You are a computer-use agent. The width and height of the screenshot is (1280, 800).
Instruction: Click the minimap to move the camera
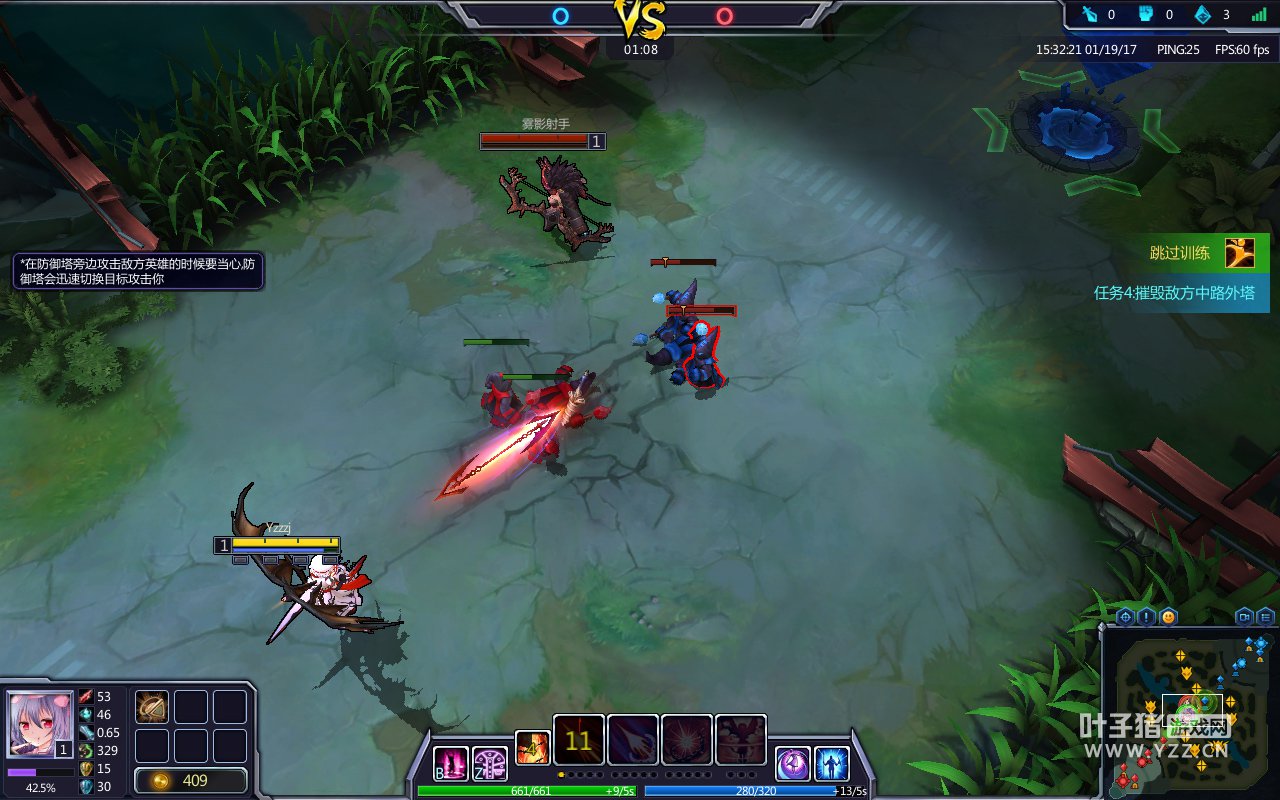pos(1190,712)
